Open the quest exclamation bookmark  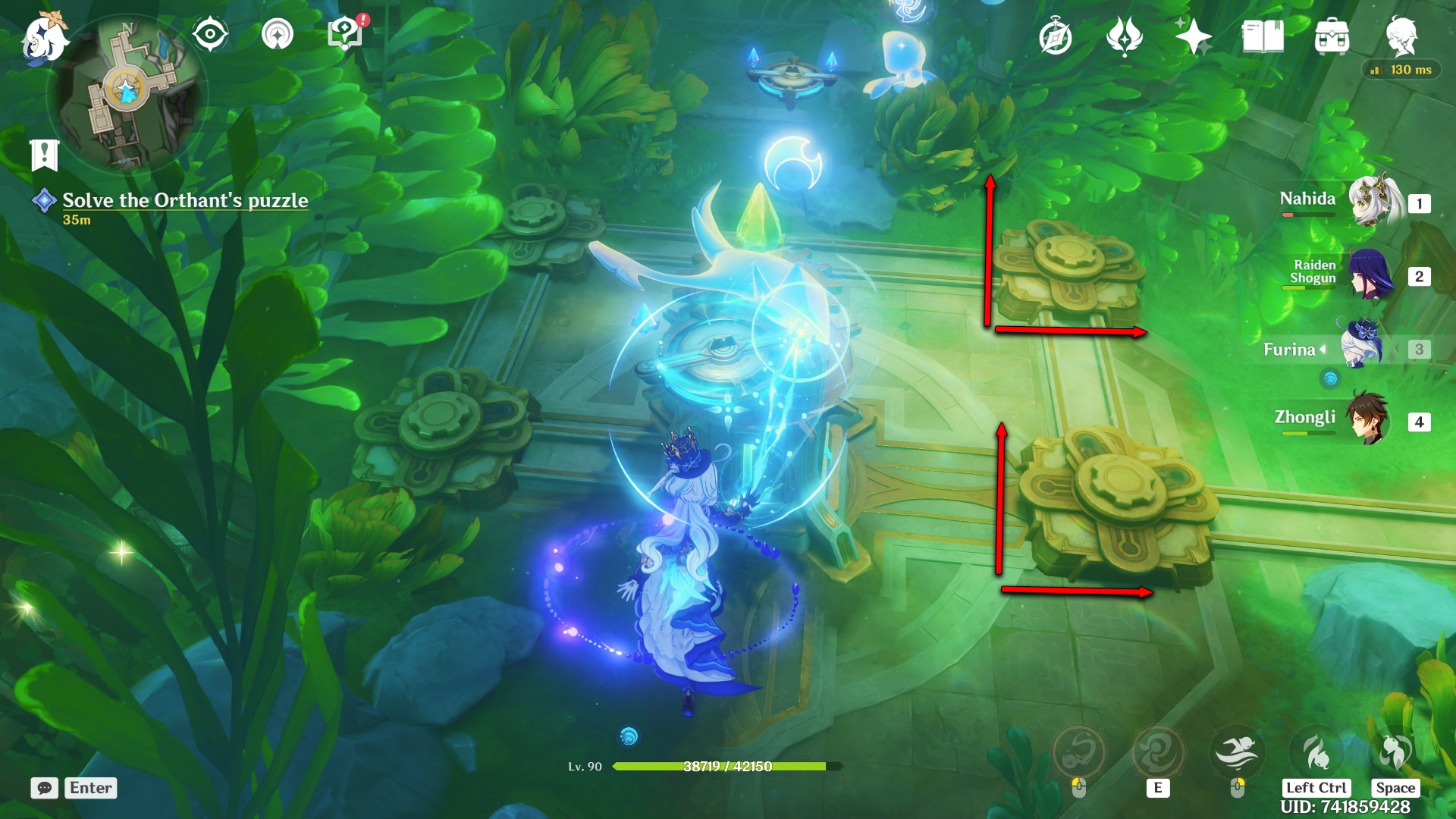point(44,155)
